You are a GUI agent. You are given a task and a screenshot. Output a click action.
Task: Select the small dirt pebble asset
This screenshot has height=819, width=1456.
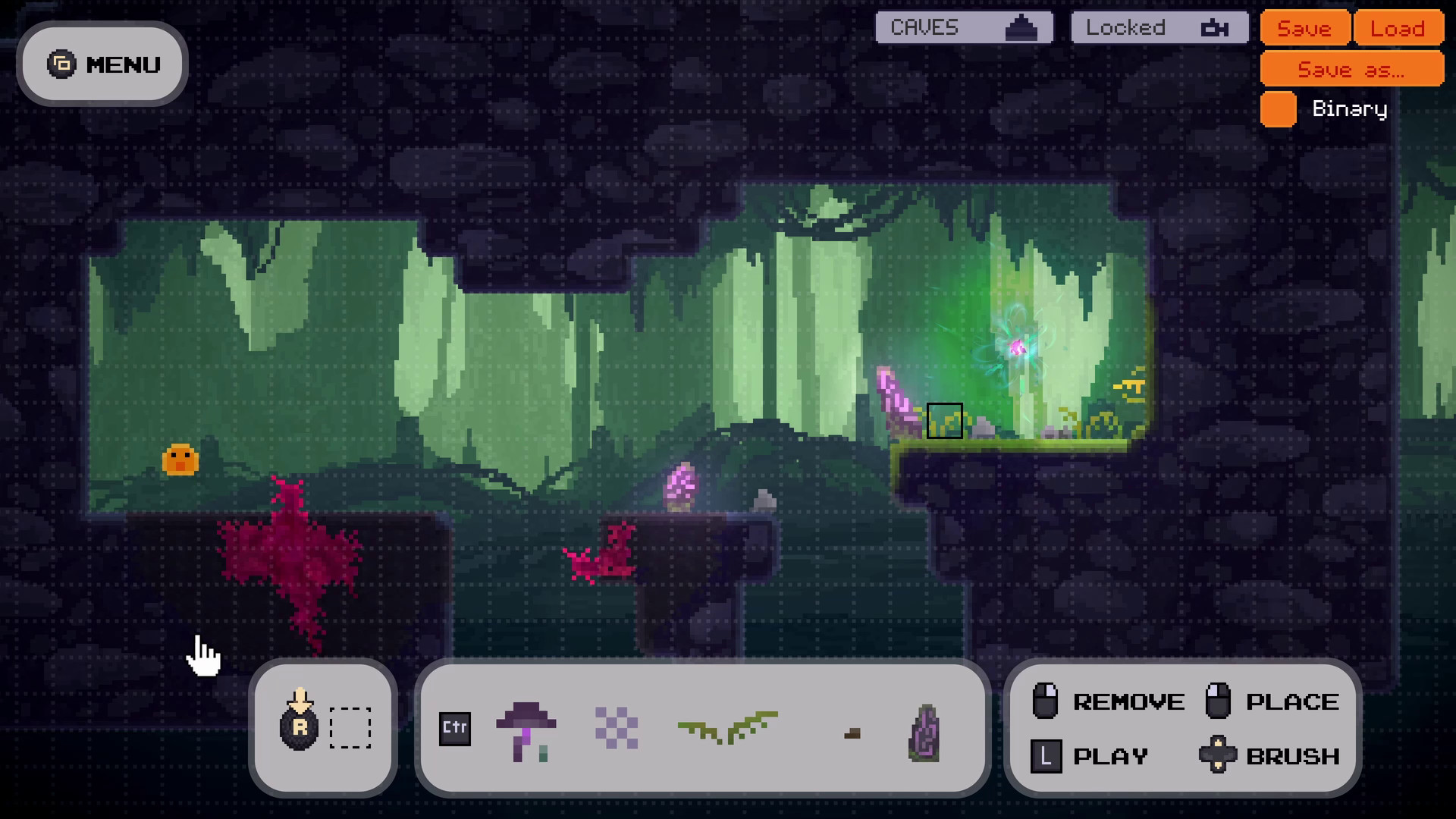click(853, 733)
